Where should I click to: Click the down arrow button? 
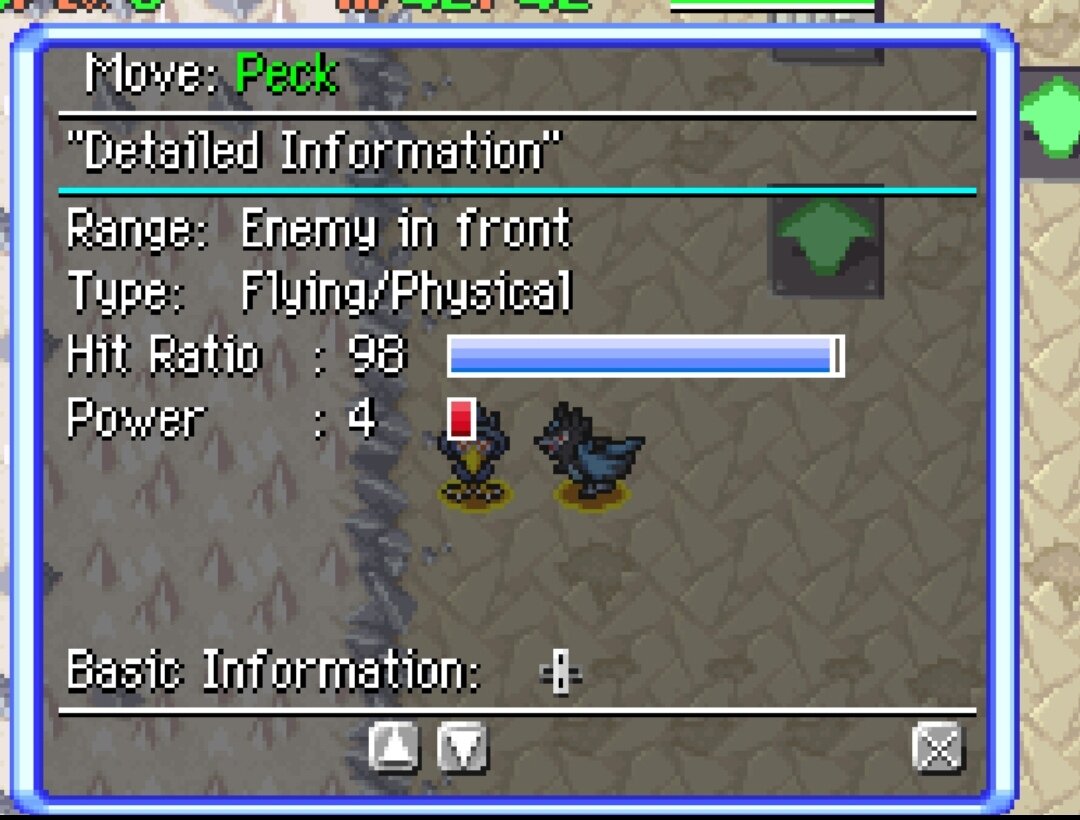click(462, 747)
